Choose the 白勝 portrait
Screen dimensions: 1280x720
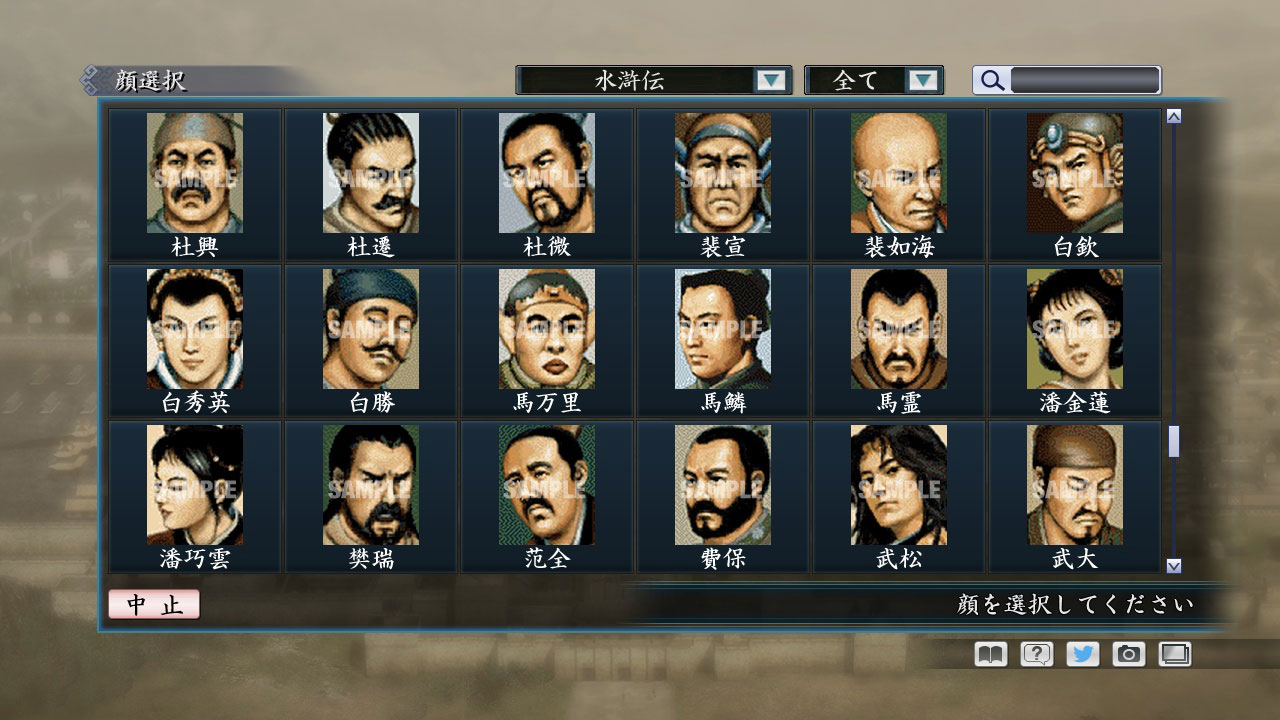pyautogui.click(x=370, y=328)
